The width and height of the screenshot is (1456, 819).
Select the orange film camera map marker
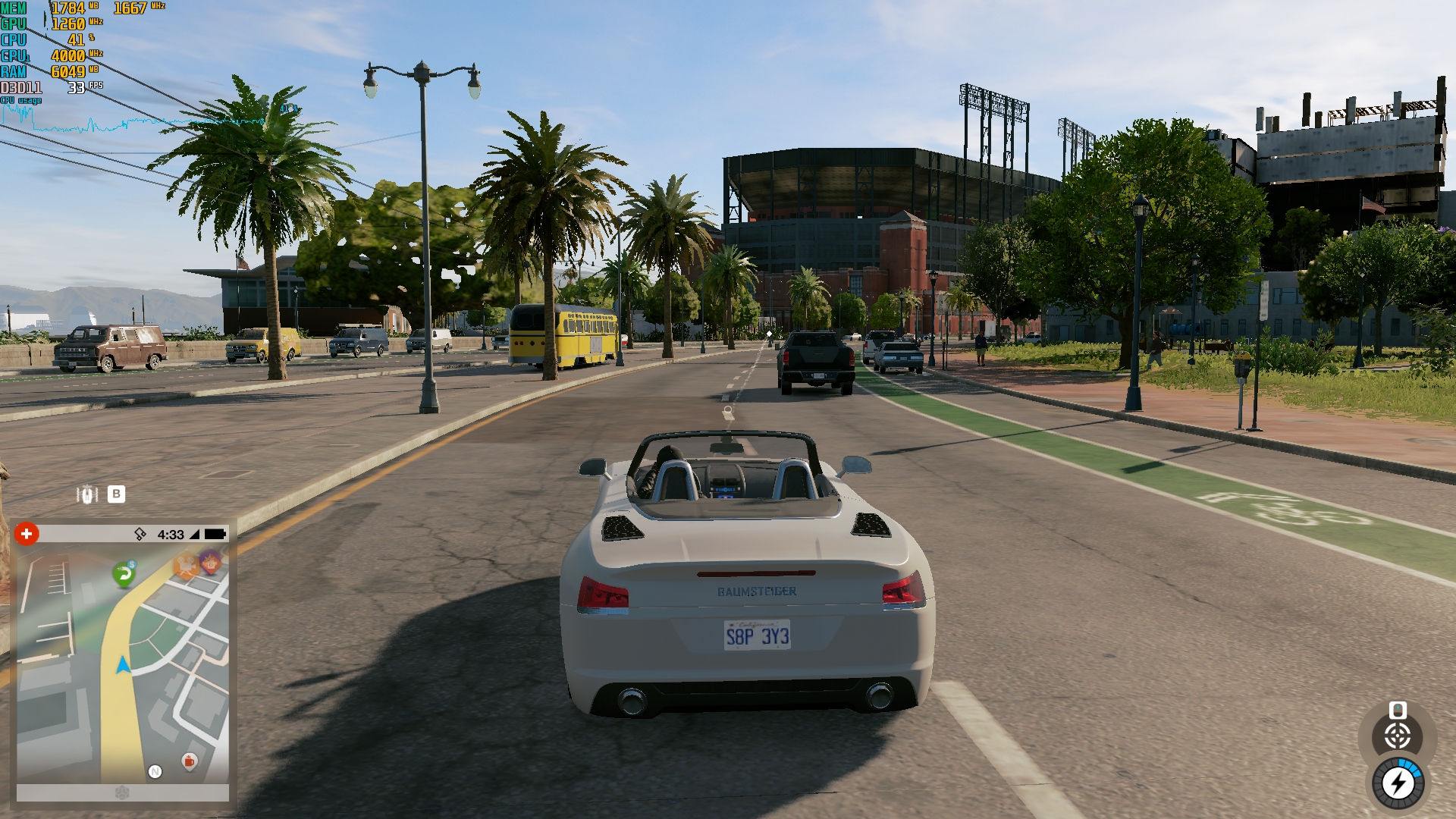(x=185, y=566)
